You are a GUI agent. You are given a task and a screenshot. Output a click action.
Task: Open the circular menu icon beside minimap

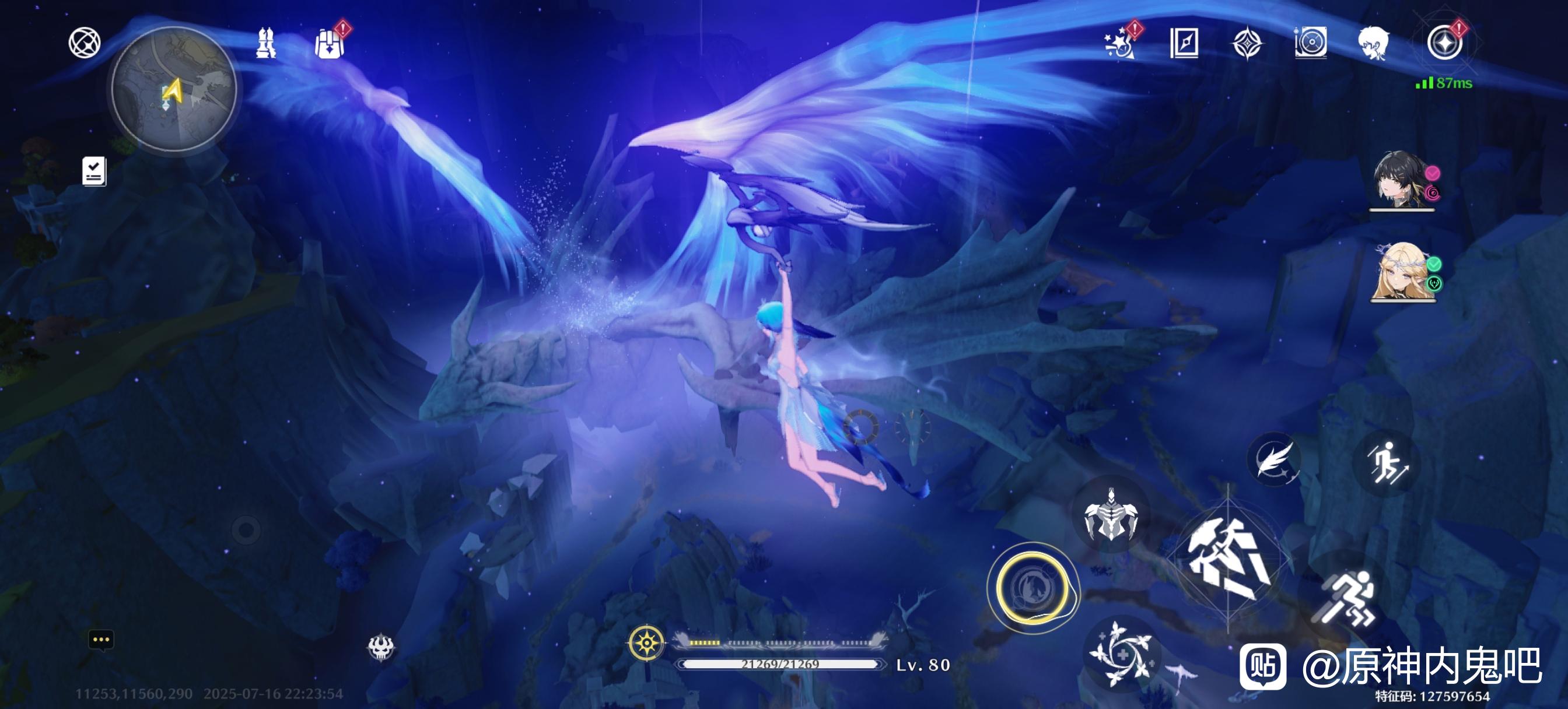click(x=84, y=43)
